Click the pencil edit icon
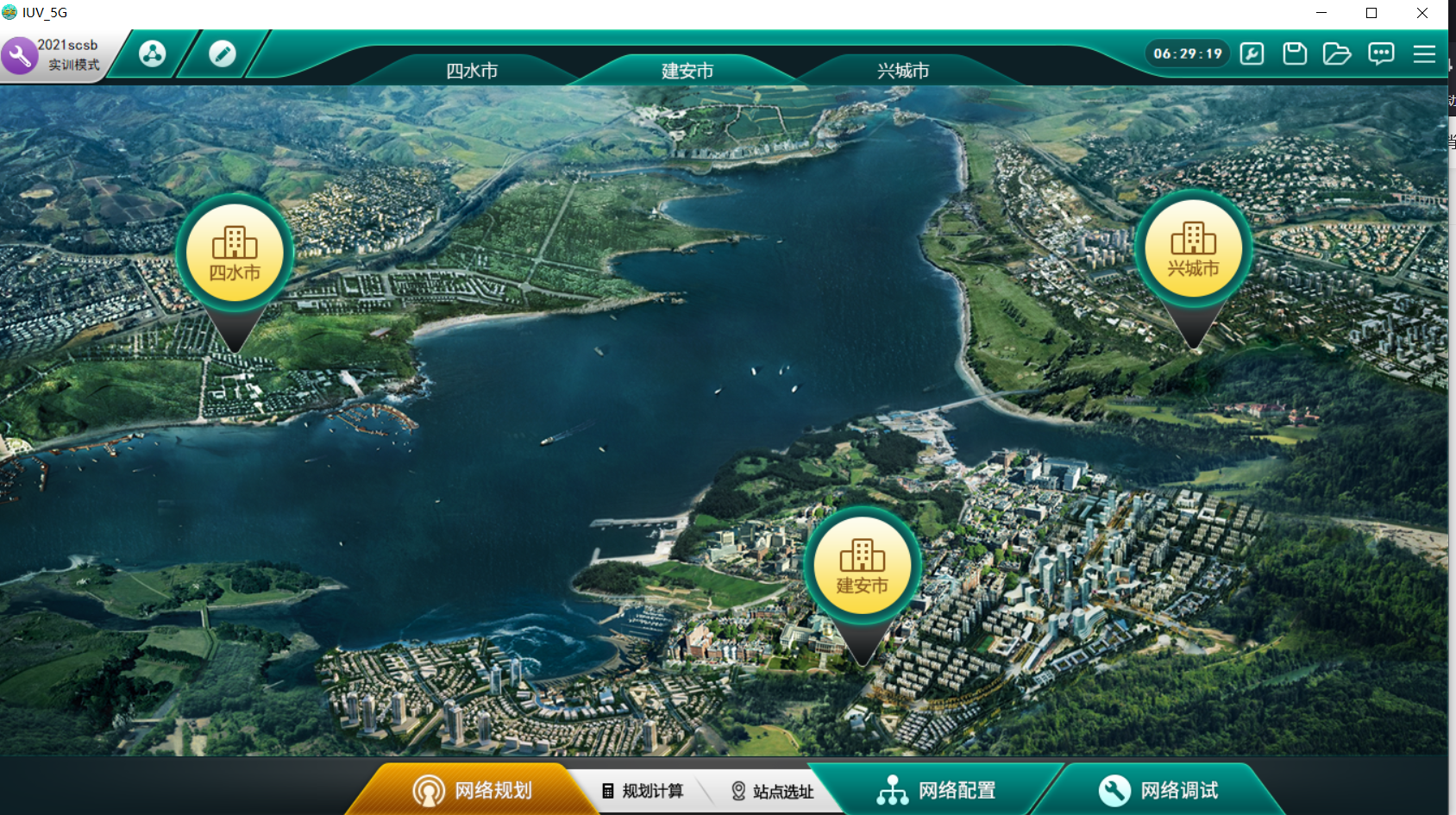 [223, 54]
